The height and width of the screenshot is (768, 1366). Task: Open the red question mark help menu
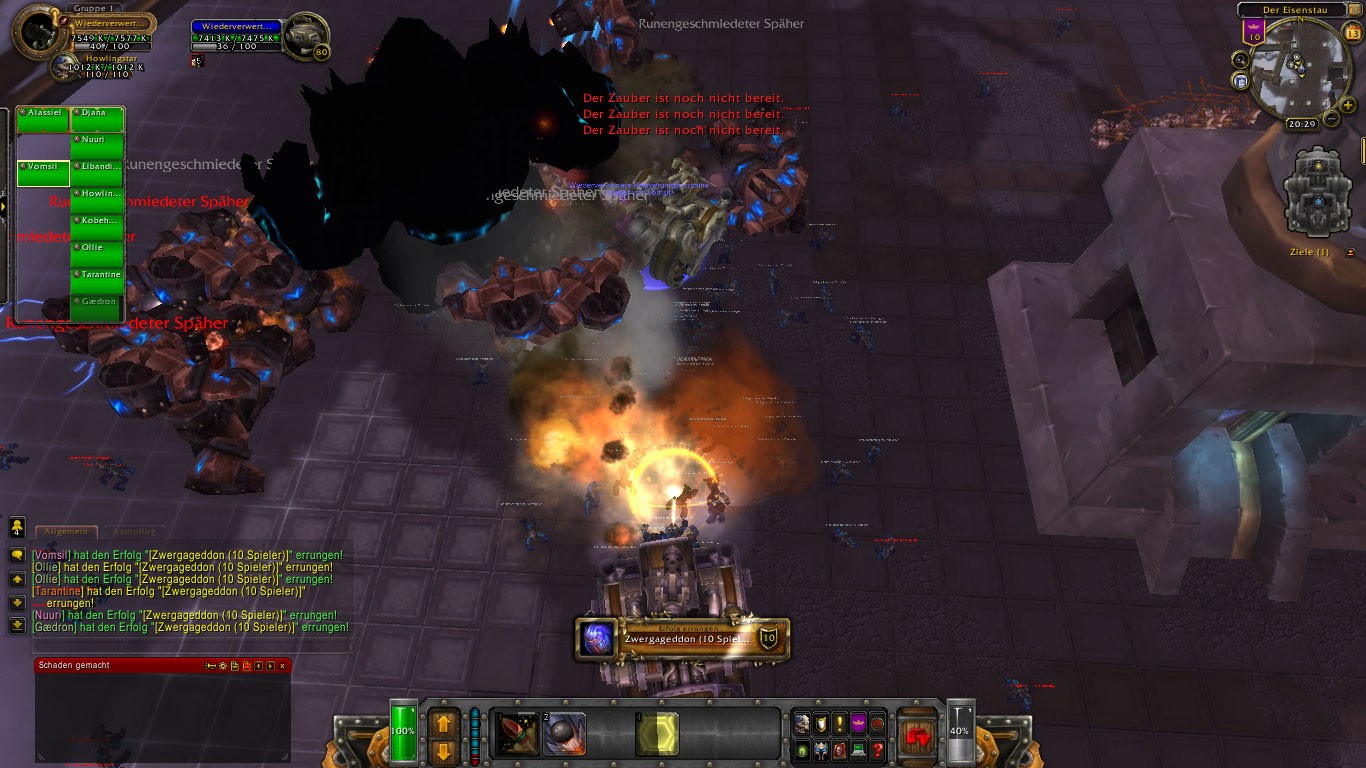pos(878,750)
